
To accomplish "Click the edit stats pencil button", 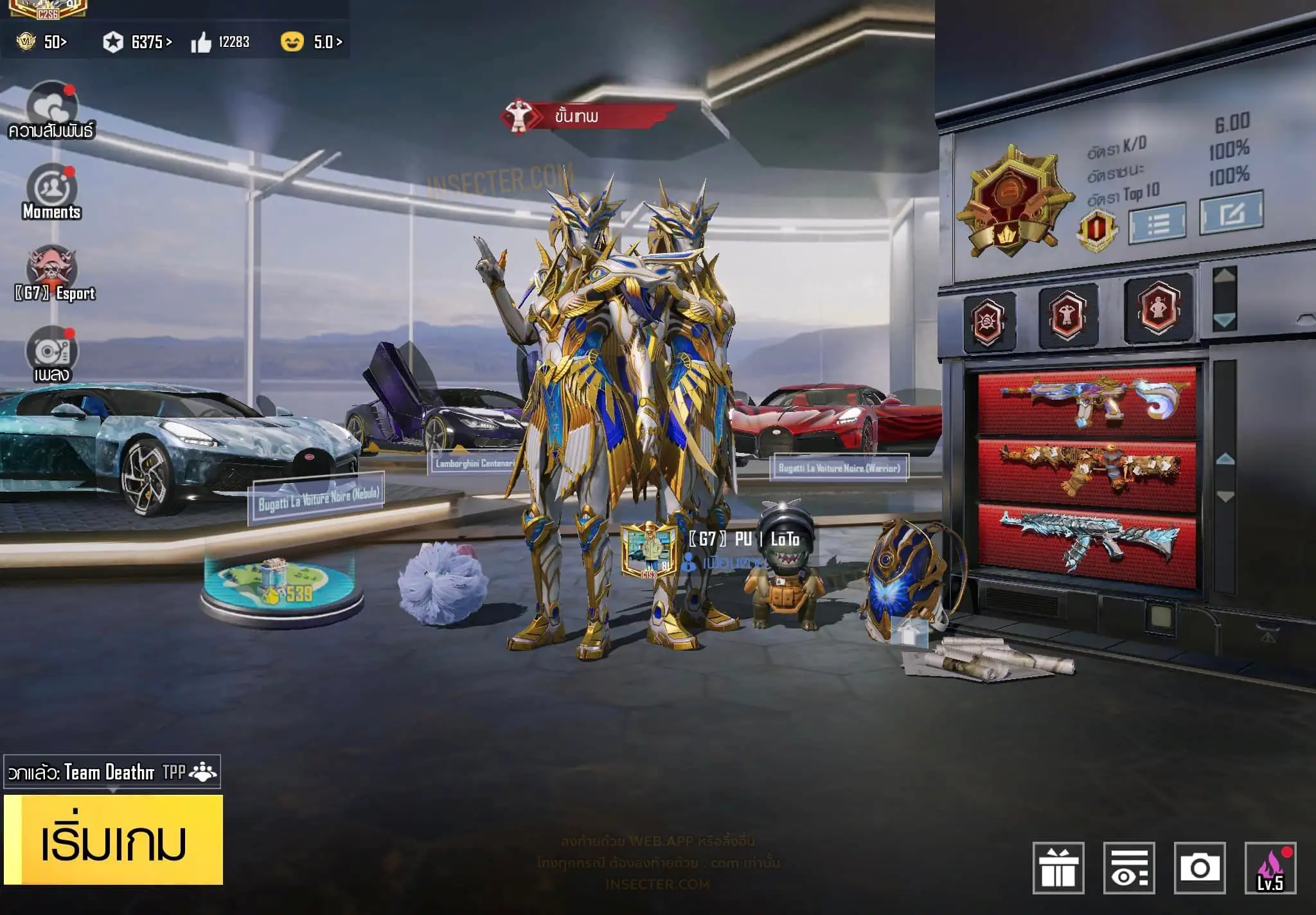I will click(1231, 213).
